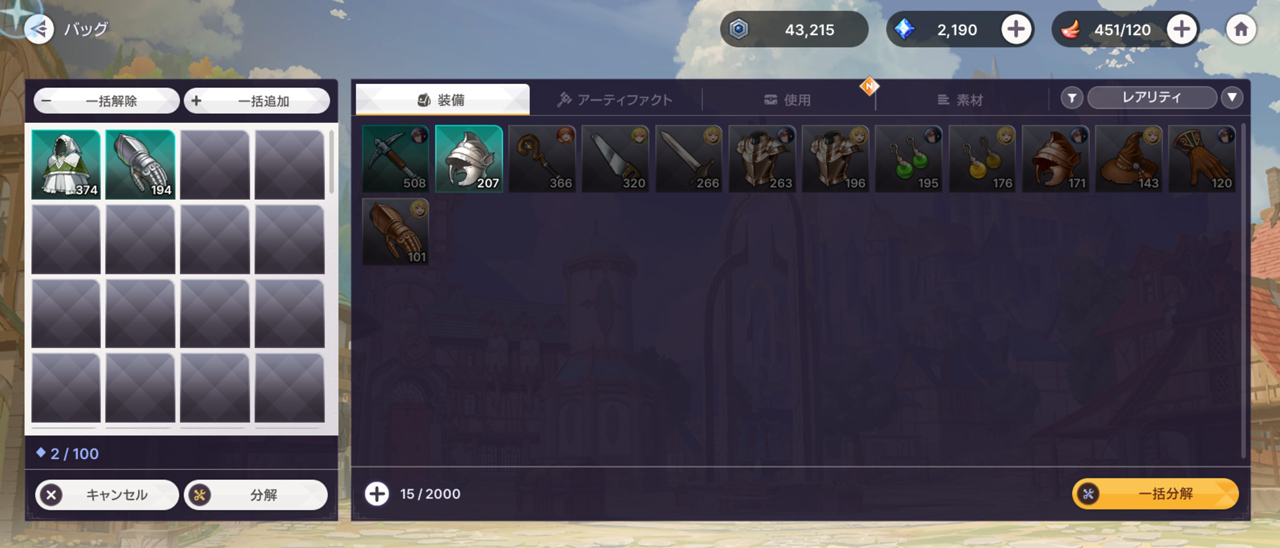The height and width of the screenshot is (548, 1280).
Task: Return to home screen
Action: 1241,30
